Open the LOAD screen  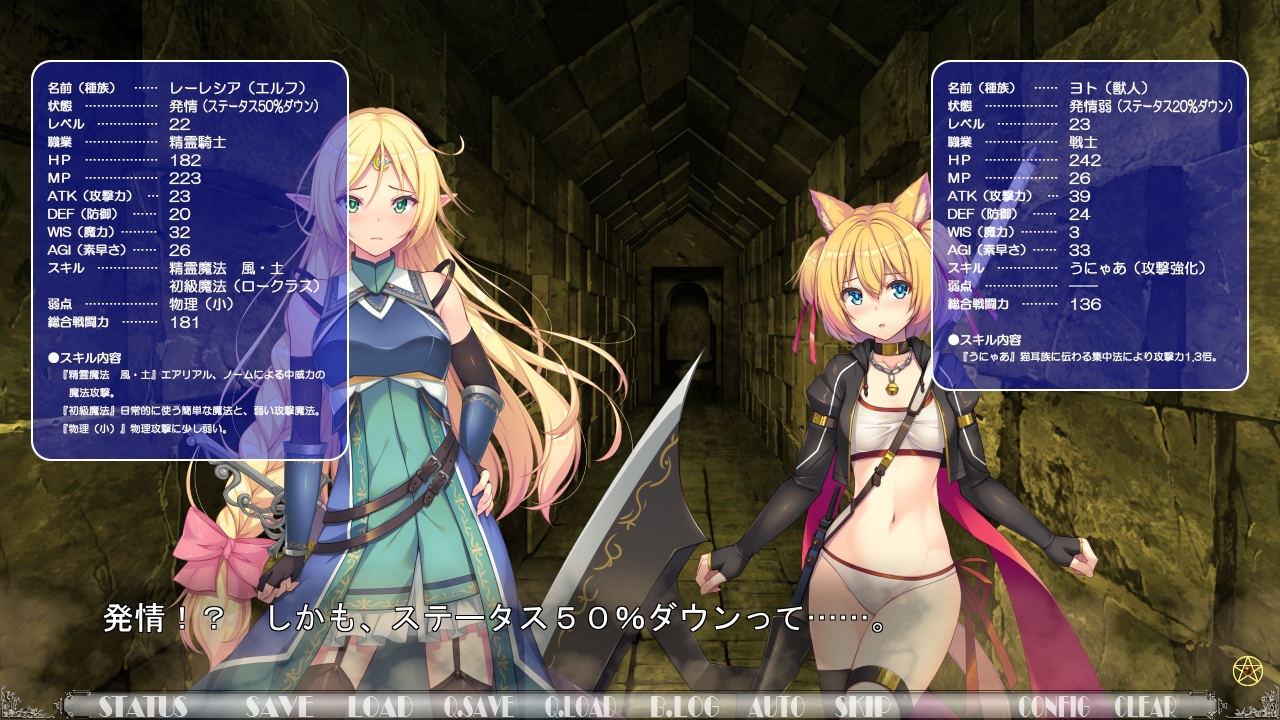coord(380,706)
